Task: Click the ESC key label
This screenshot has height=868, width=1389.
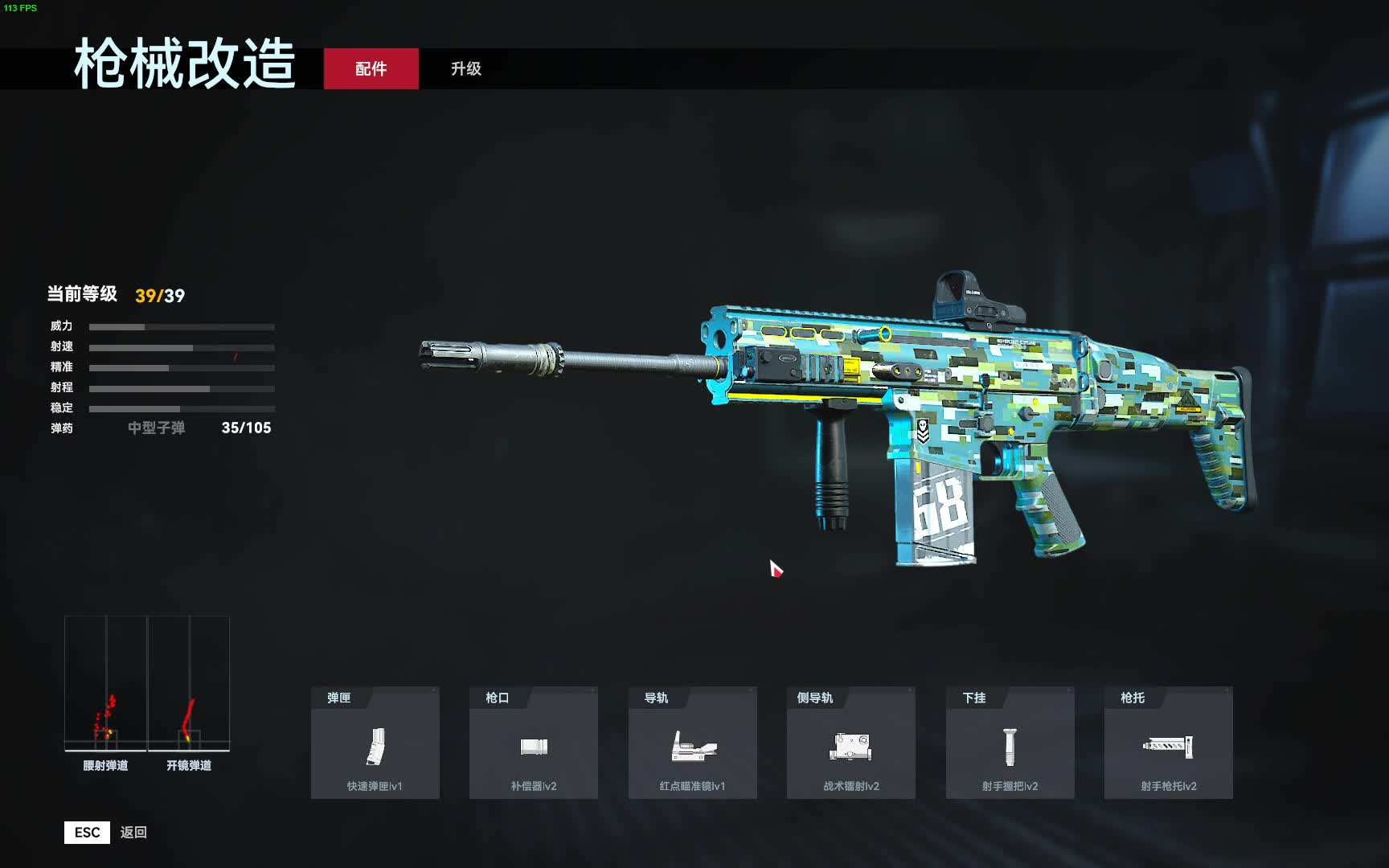Action: 86,832
